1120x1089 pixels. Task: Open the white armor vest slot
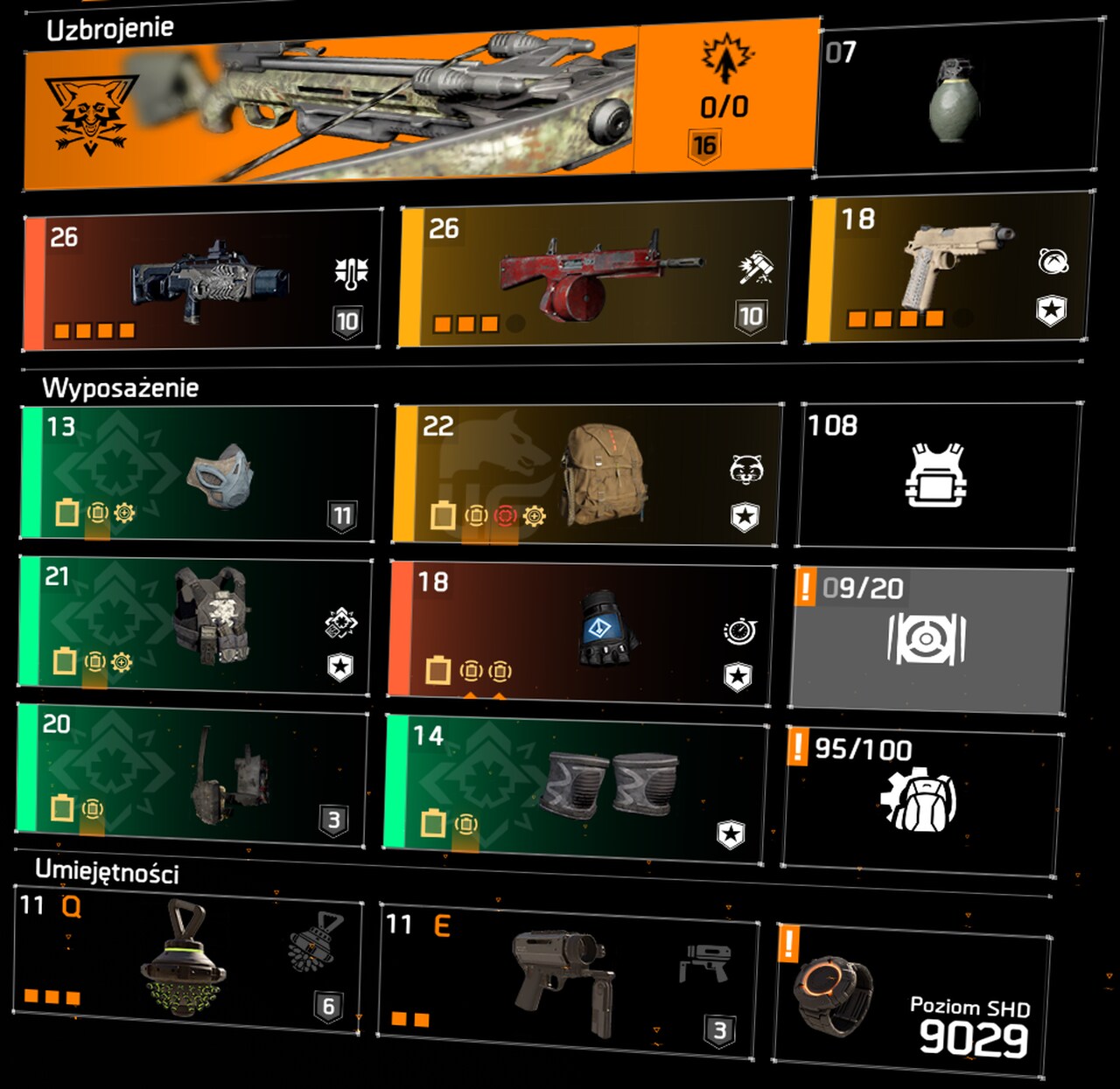click(937, 475)
